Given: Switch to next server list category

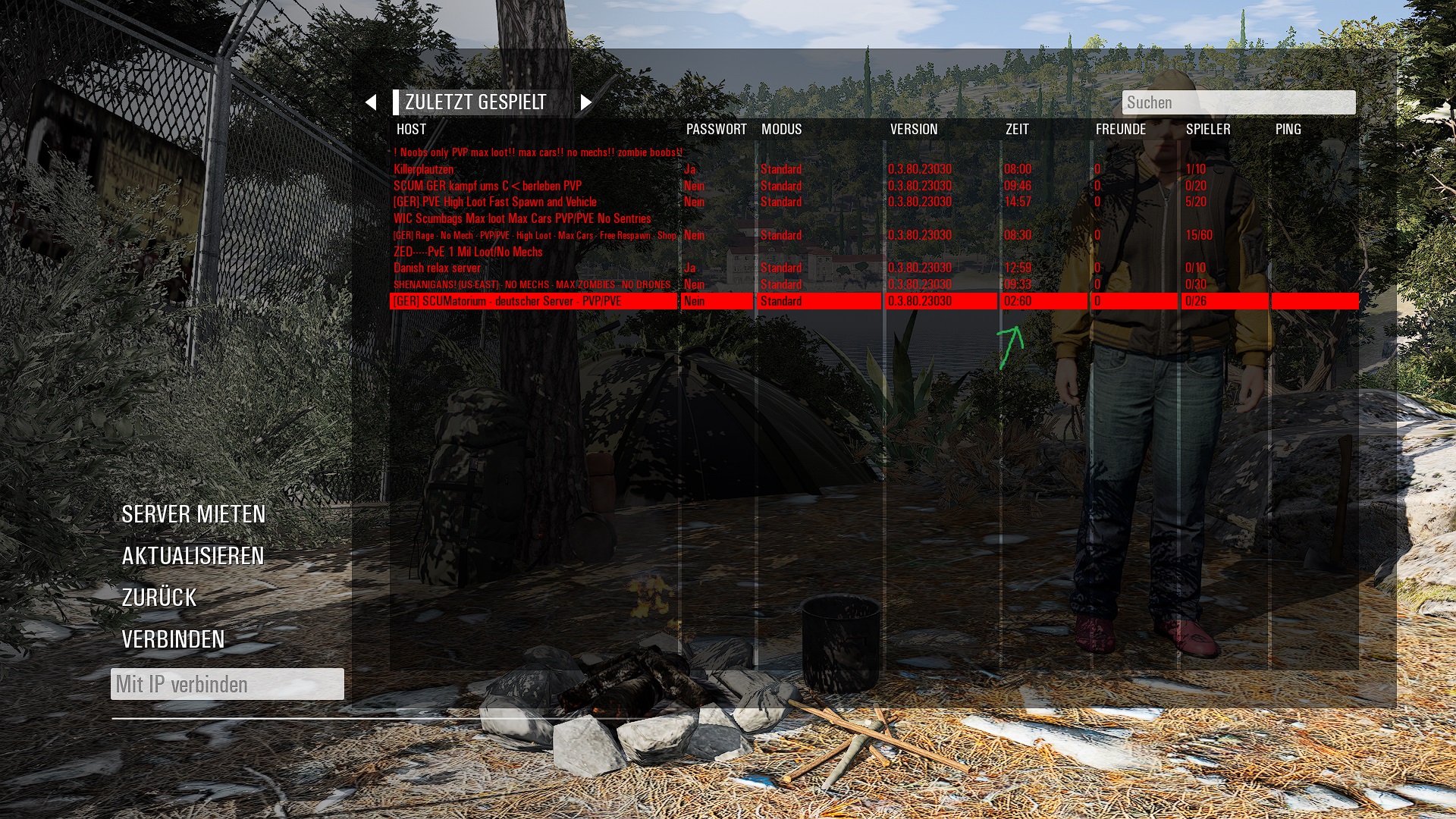Looking at the screenshot, I should [x=585, y=102].
